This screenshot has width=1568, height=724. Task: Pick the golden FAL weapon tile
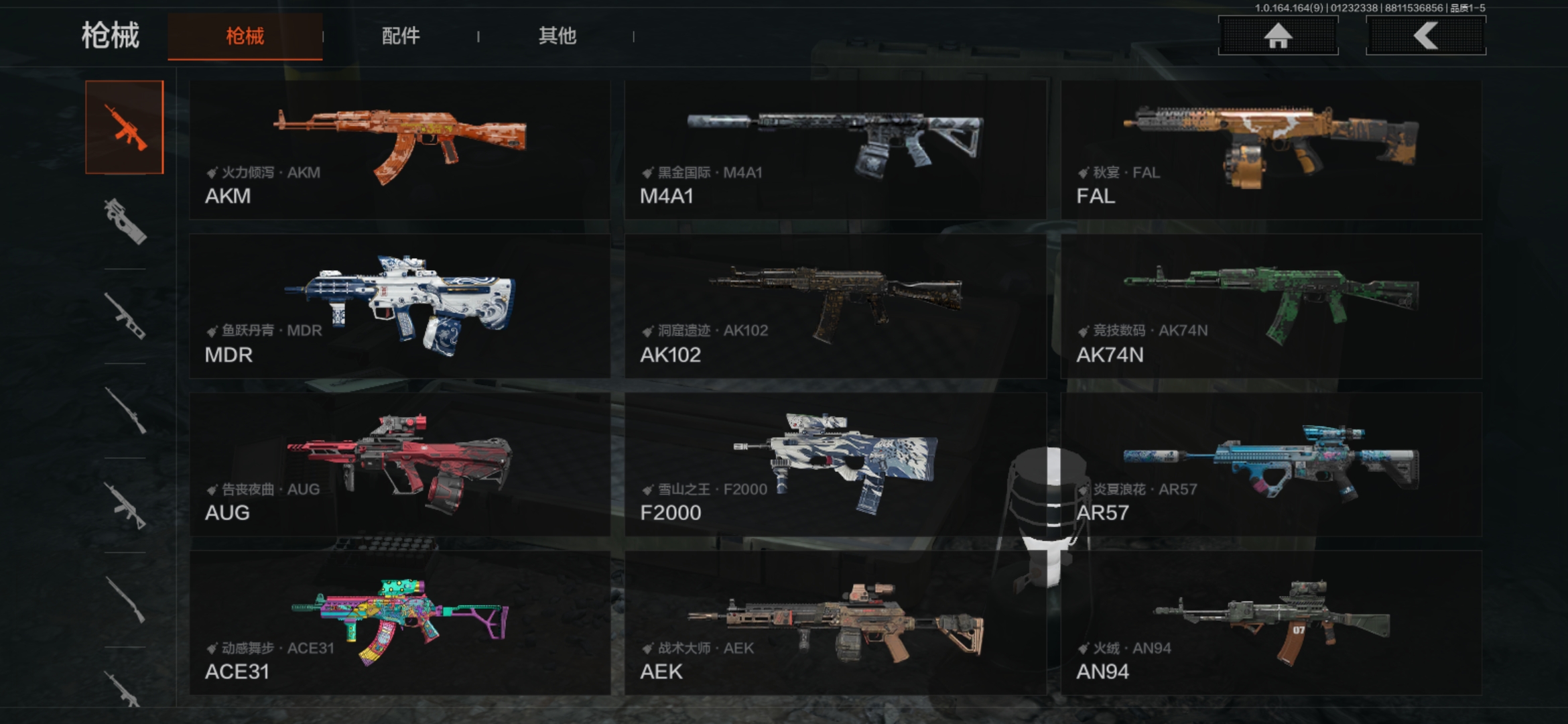click(1271, 149)
